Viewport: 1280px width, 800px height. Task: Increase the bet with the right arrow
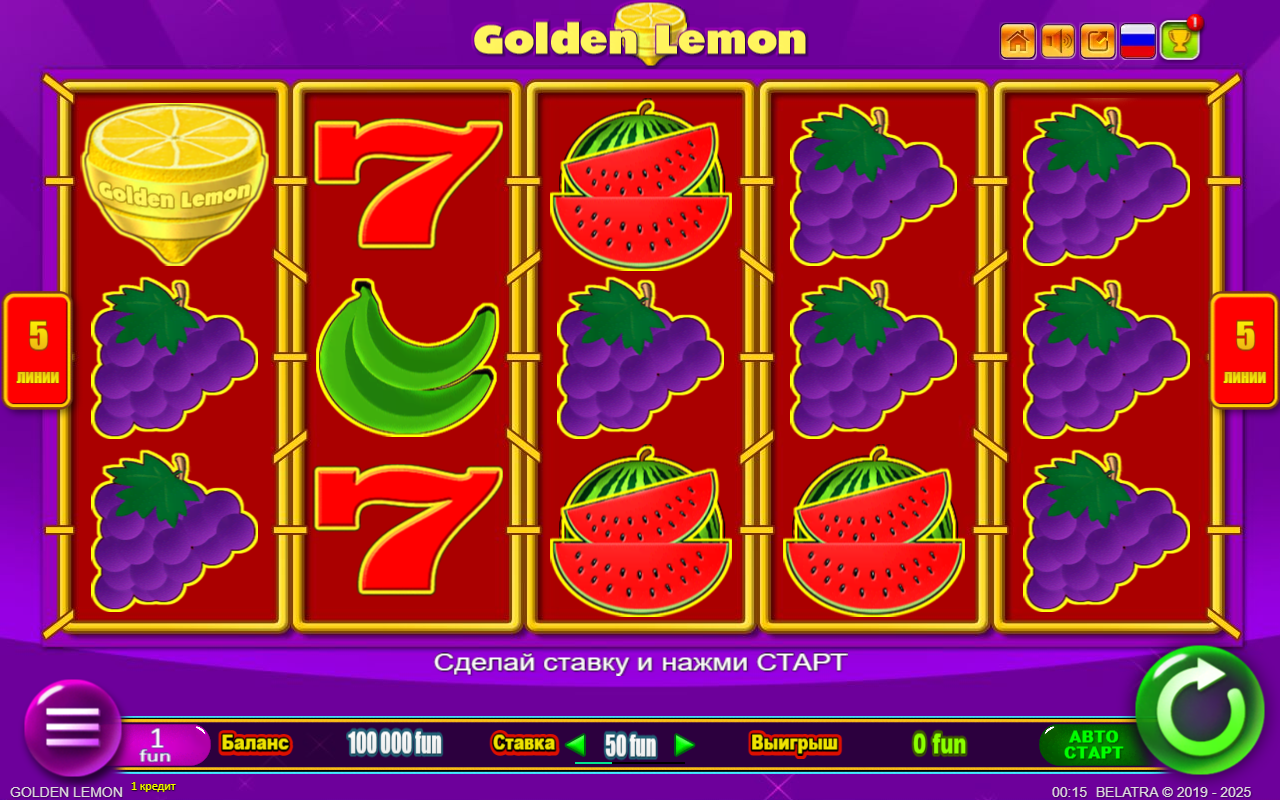[x=686, y=746]
